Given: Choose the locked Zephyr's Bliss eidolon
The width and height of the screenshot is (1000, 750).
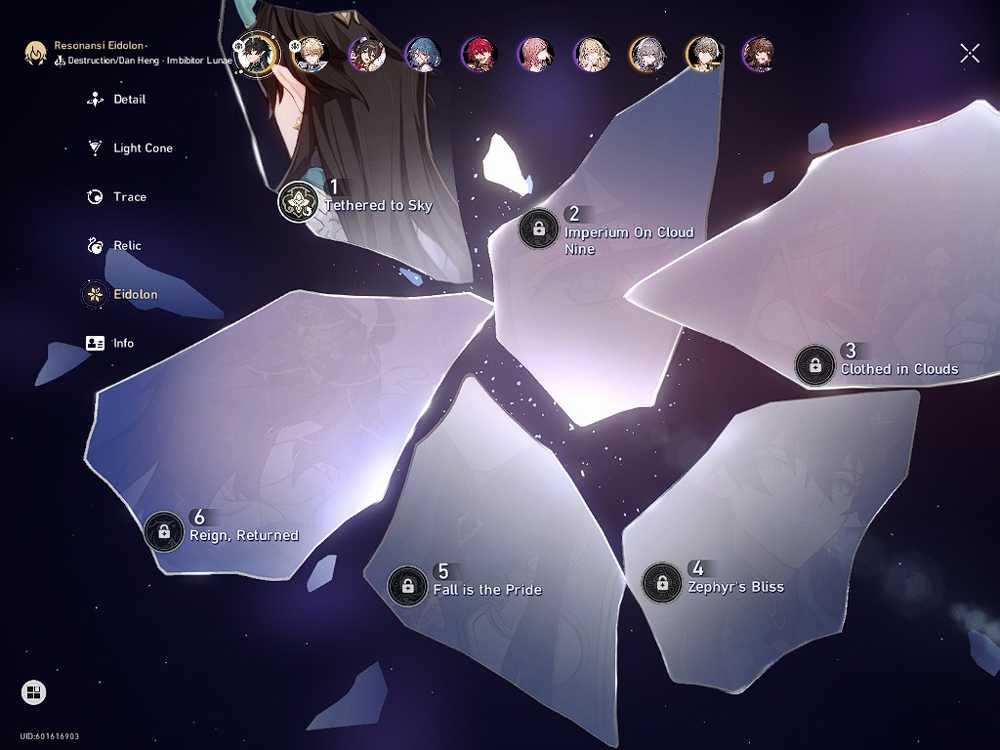Looking at the screenshot, I should [662, 582].
